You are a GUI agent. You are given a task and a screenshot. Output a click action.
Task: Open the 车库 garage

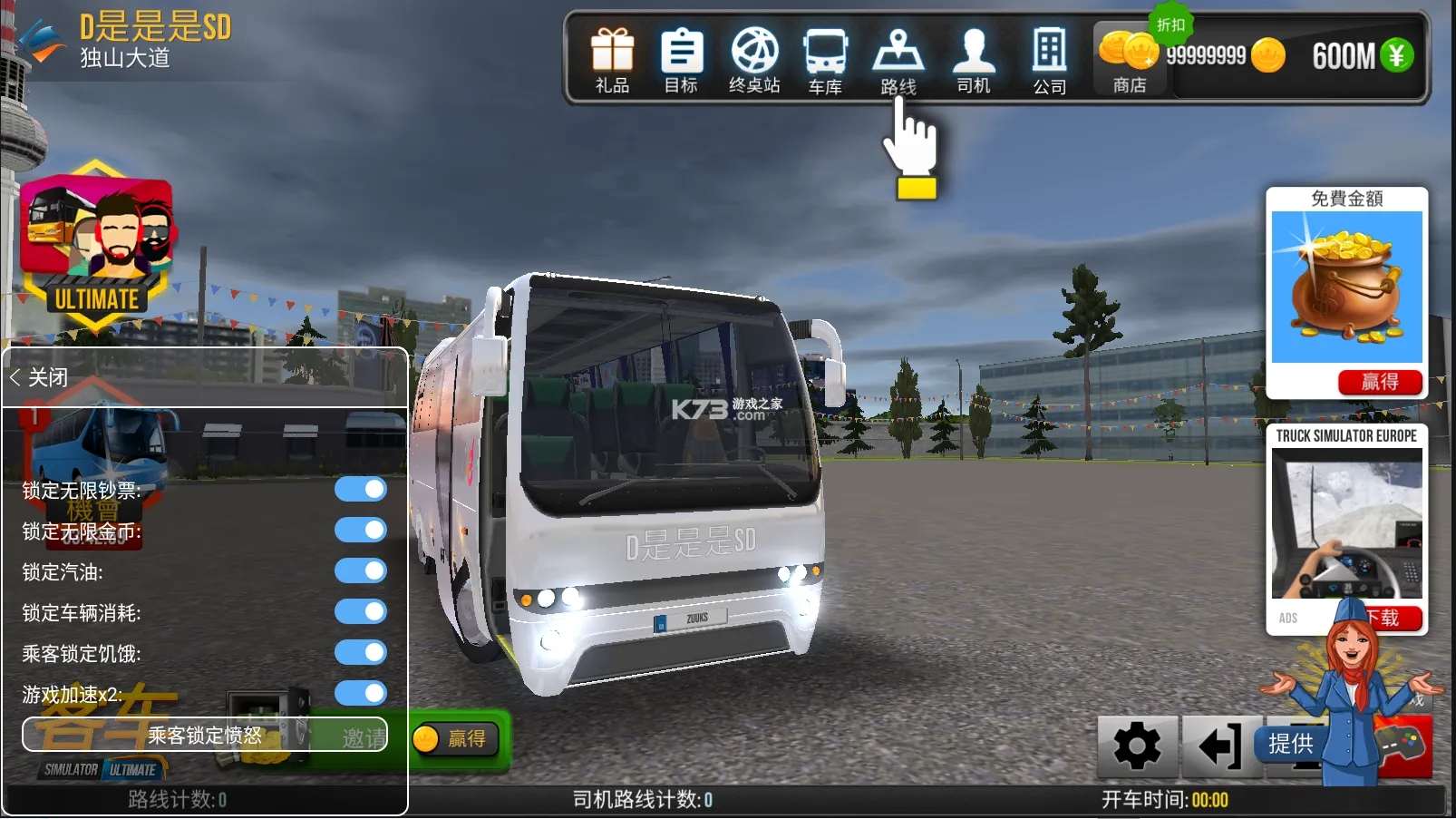pyautogui.click(x=825, y=62)
